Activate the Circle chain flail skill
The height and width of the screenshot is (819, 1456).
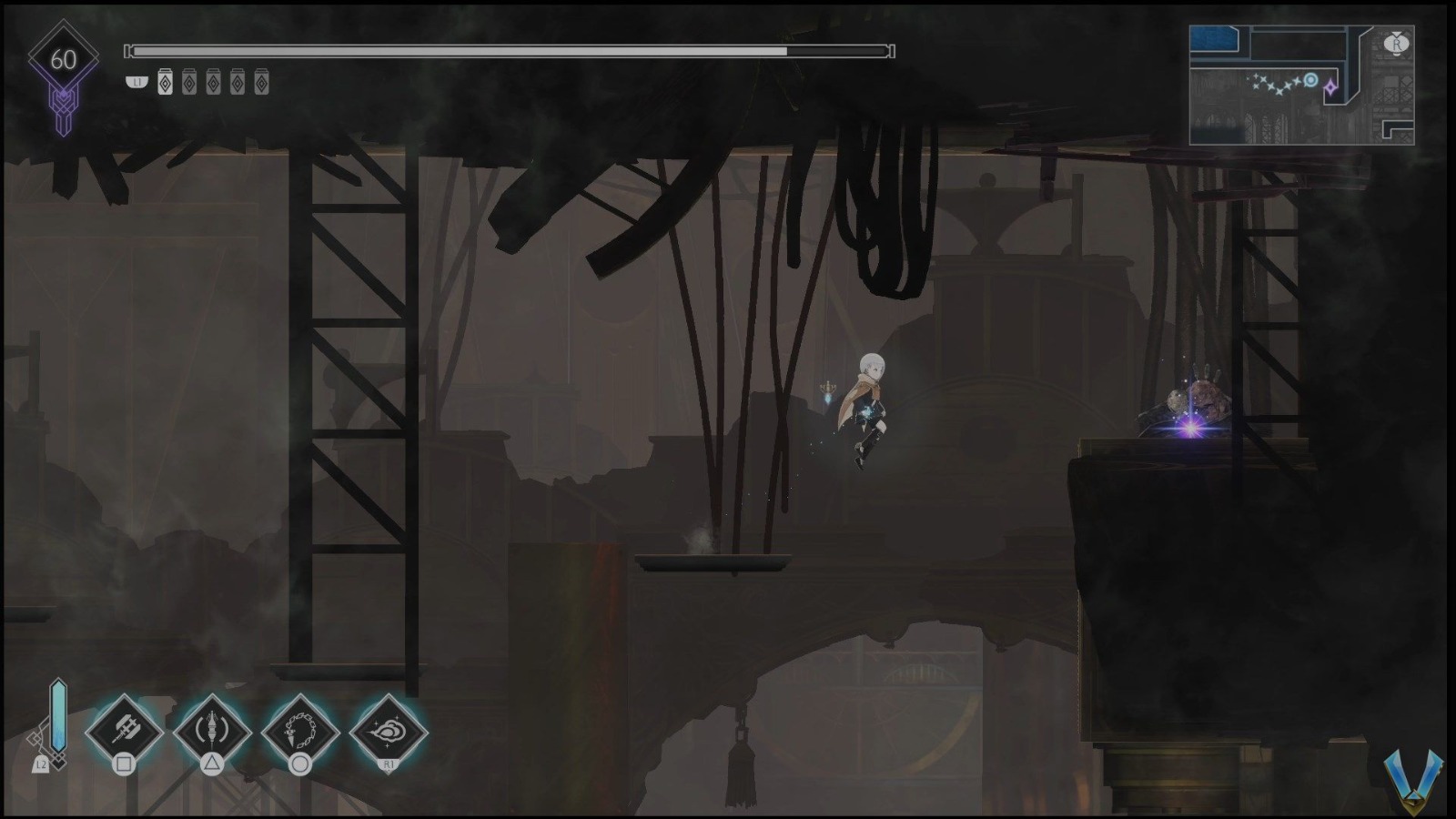pyautogui.click(x=300, y=733)
